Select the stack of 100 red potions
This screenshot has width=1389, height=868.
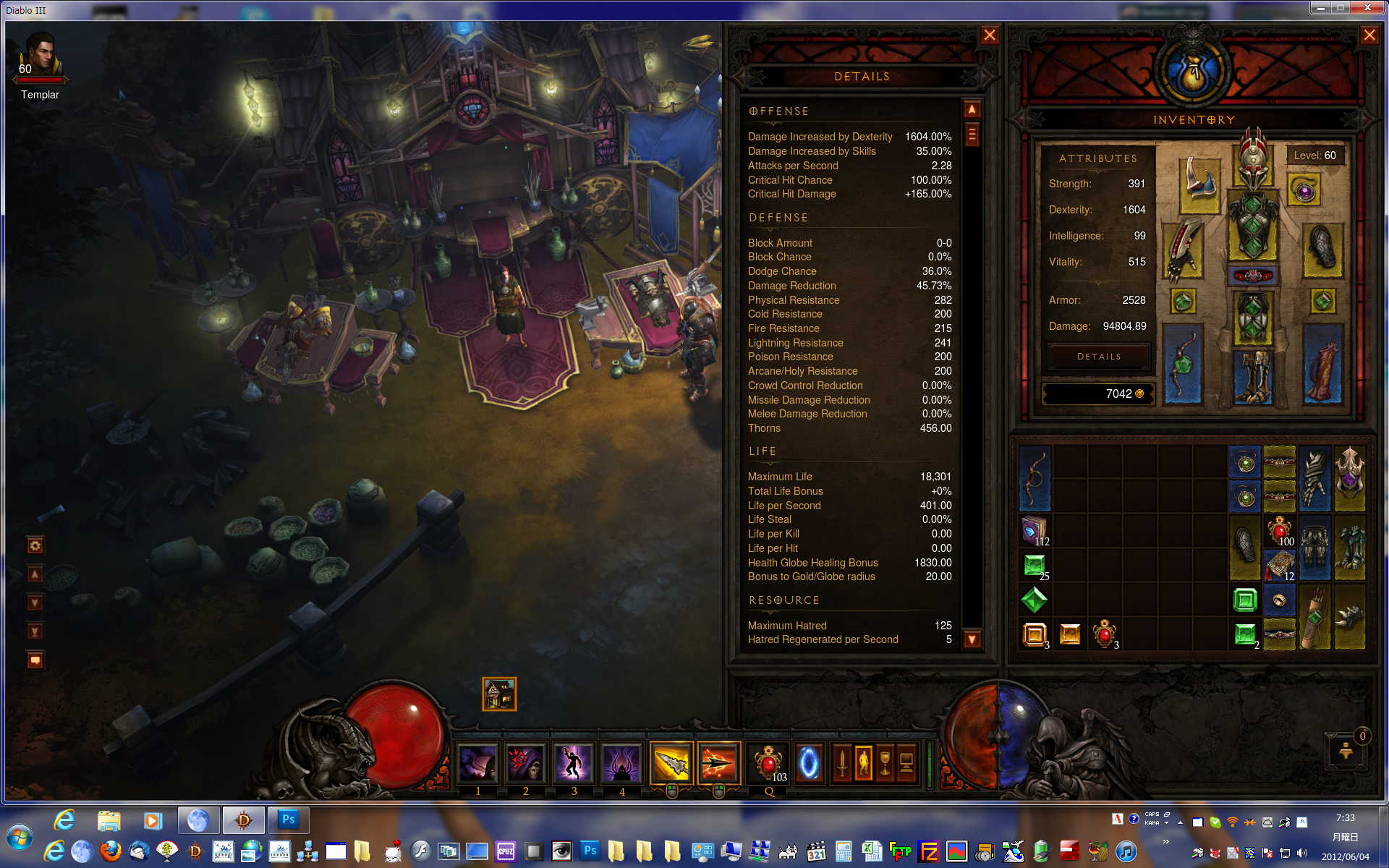pyautogui.click(x=1279, y=530)
